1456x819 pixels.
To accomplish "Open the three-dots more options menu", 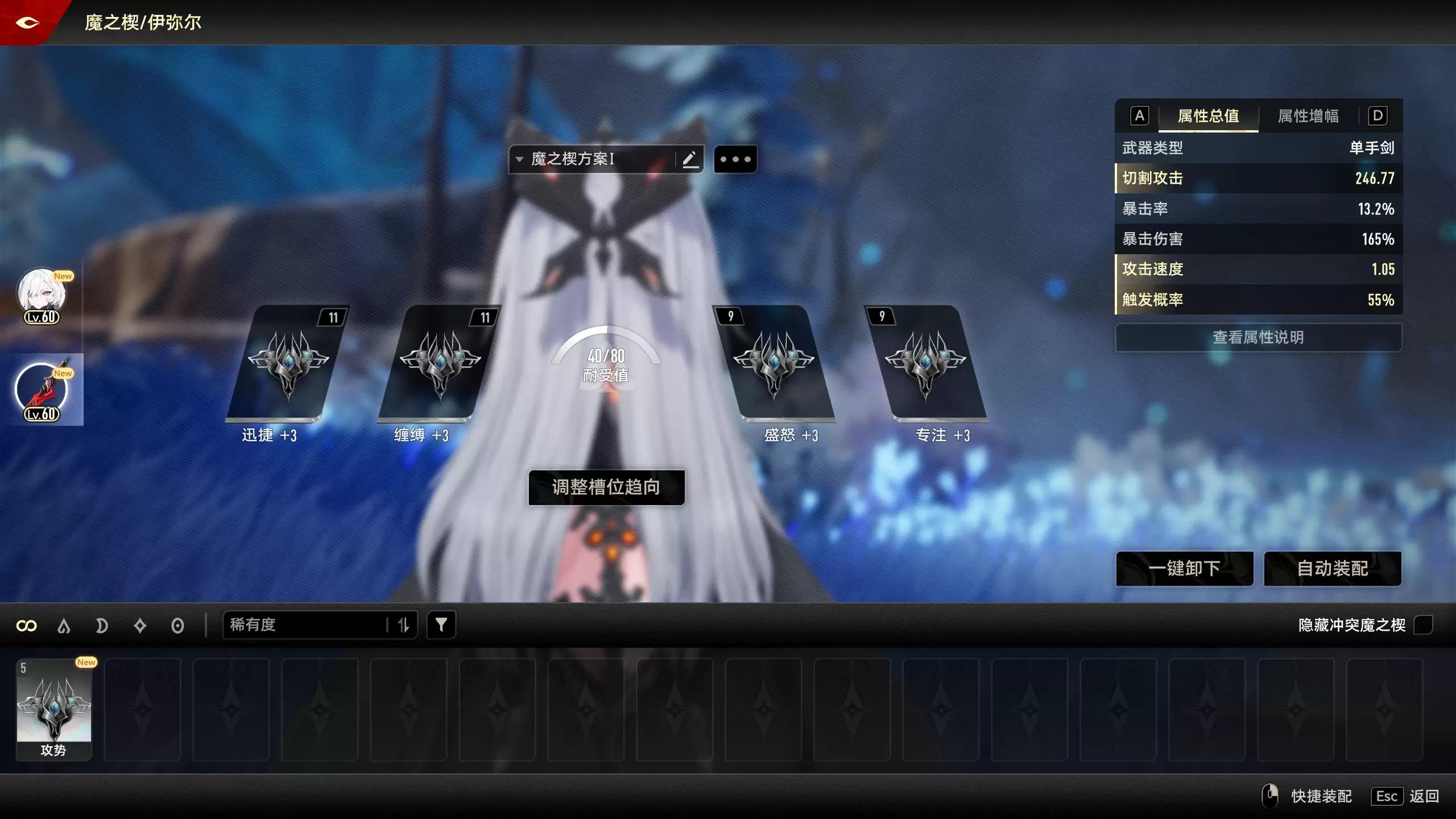I will [735, 159].
